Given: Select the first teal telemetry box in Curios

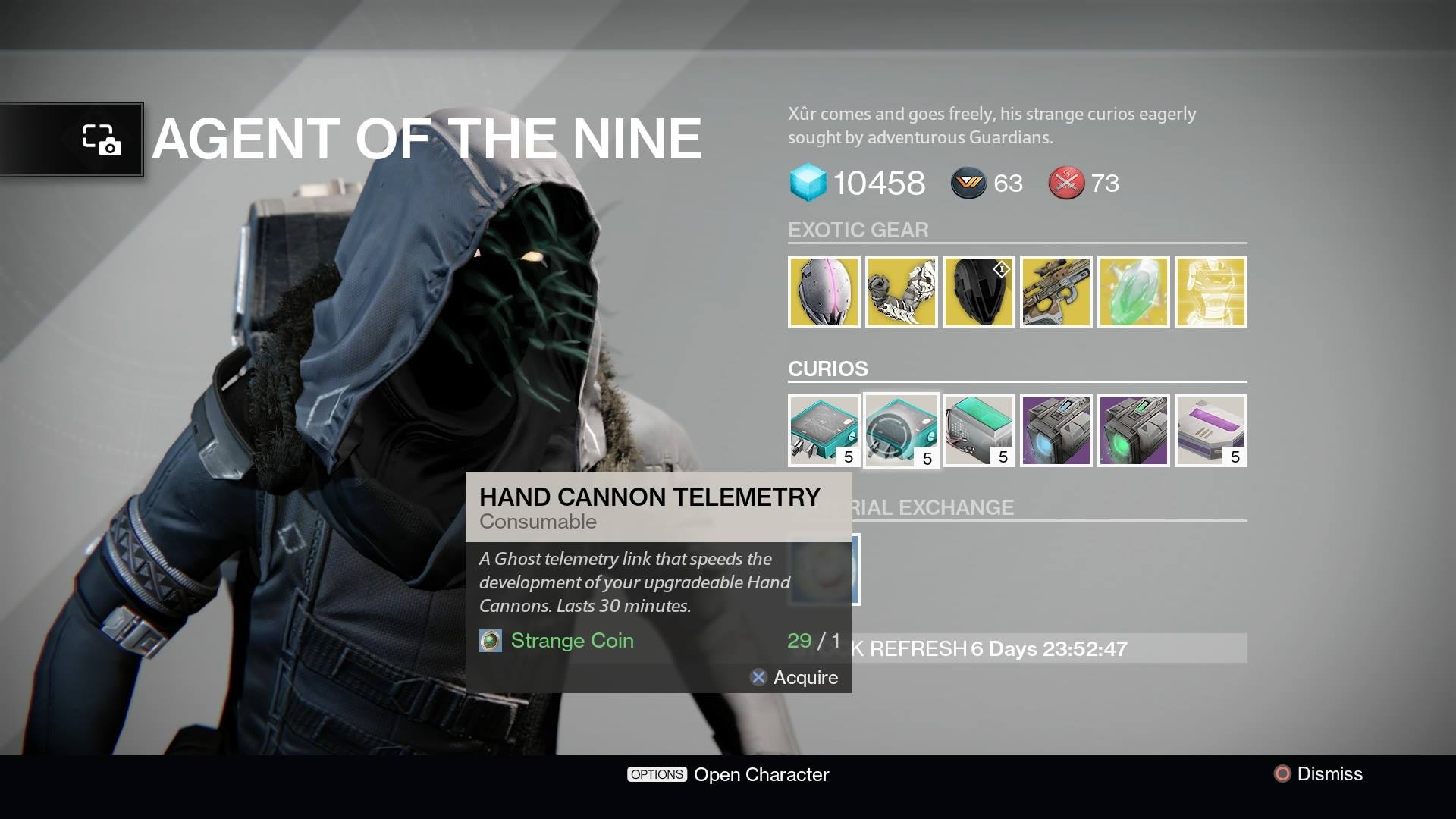Looking at the screenshot, I should pyautogui.click(x=824, y=430).
